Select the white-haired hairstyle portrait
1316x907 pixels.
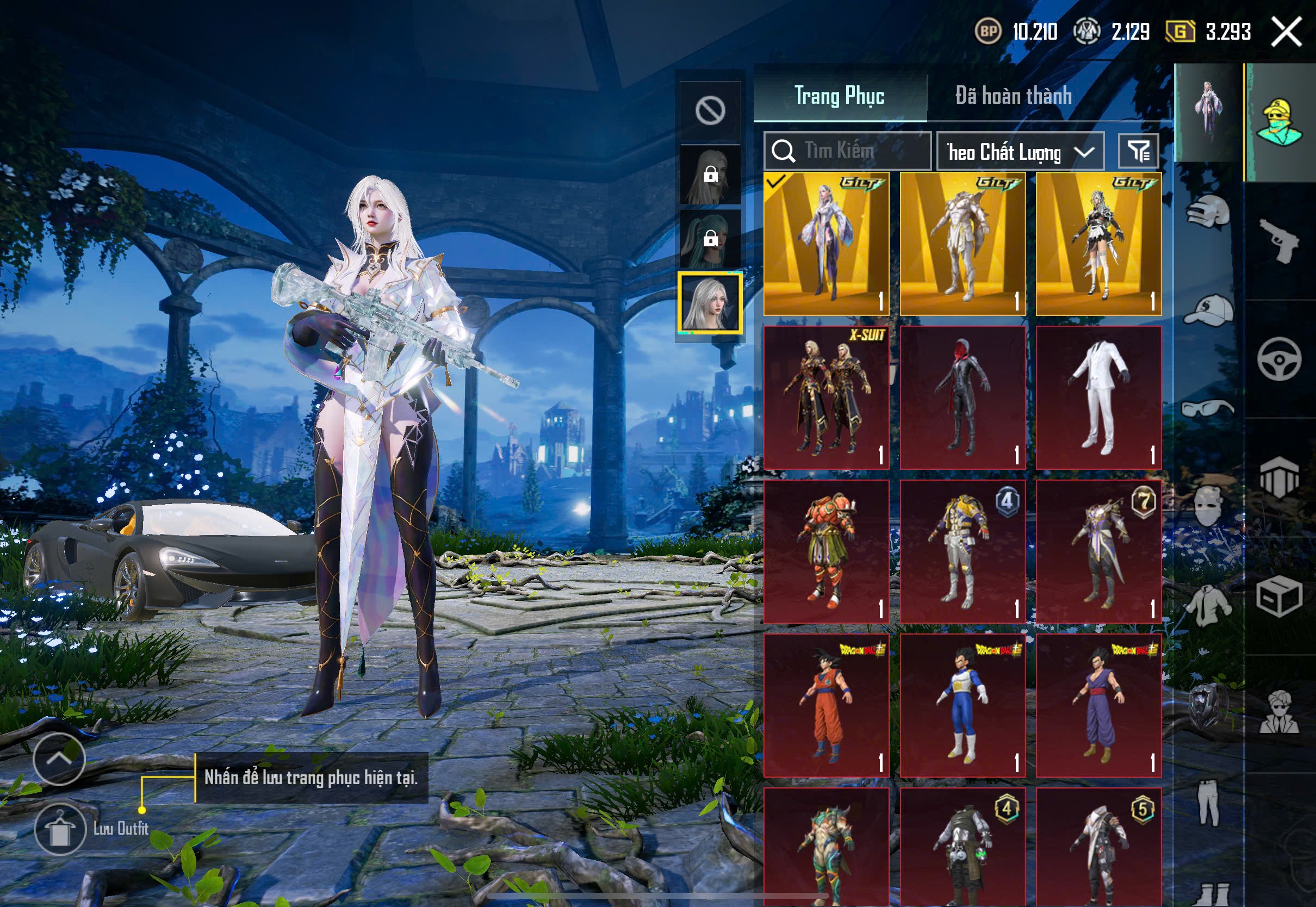(x=710, y=303)
